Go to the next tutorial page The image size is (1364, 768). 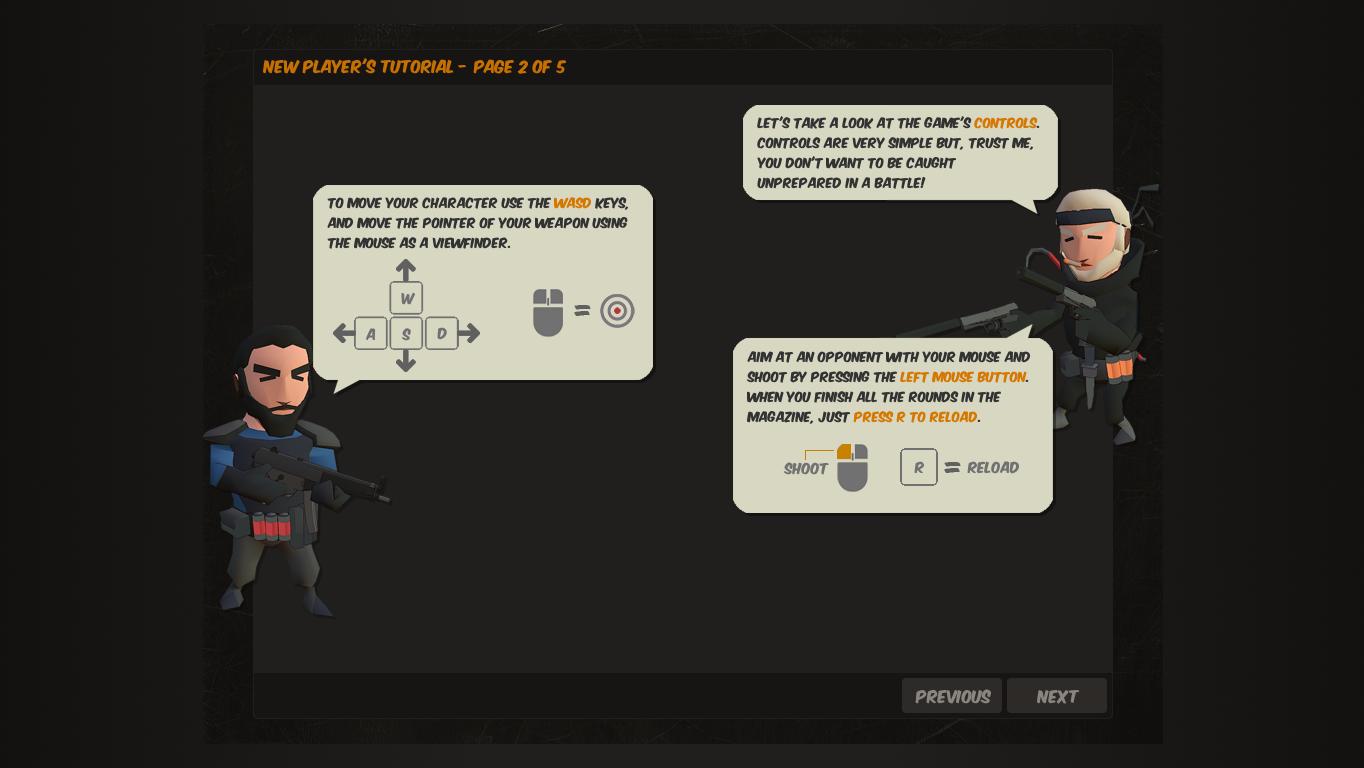click(x=1056, y=696)
